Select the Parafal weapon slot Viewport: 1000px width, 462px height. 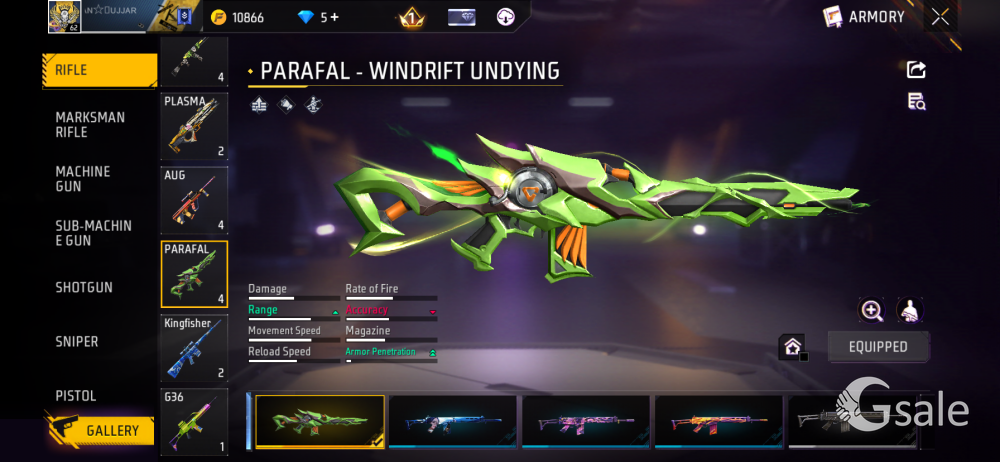coord(194,274)
